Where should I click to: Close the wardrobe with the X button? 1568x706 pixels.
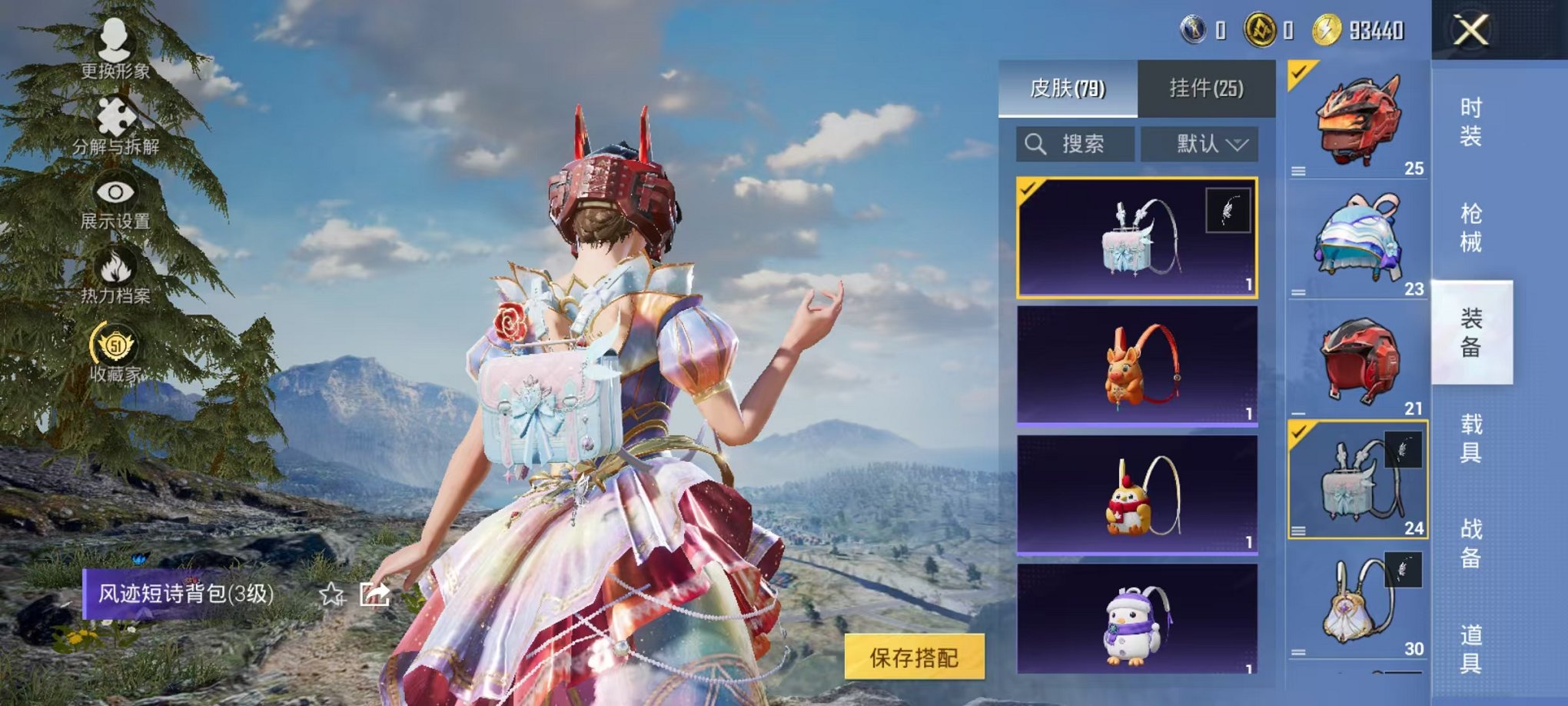coord(1470,31)
